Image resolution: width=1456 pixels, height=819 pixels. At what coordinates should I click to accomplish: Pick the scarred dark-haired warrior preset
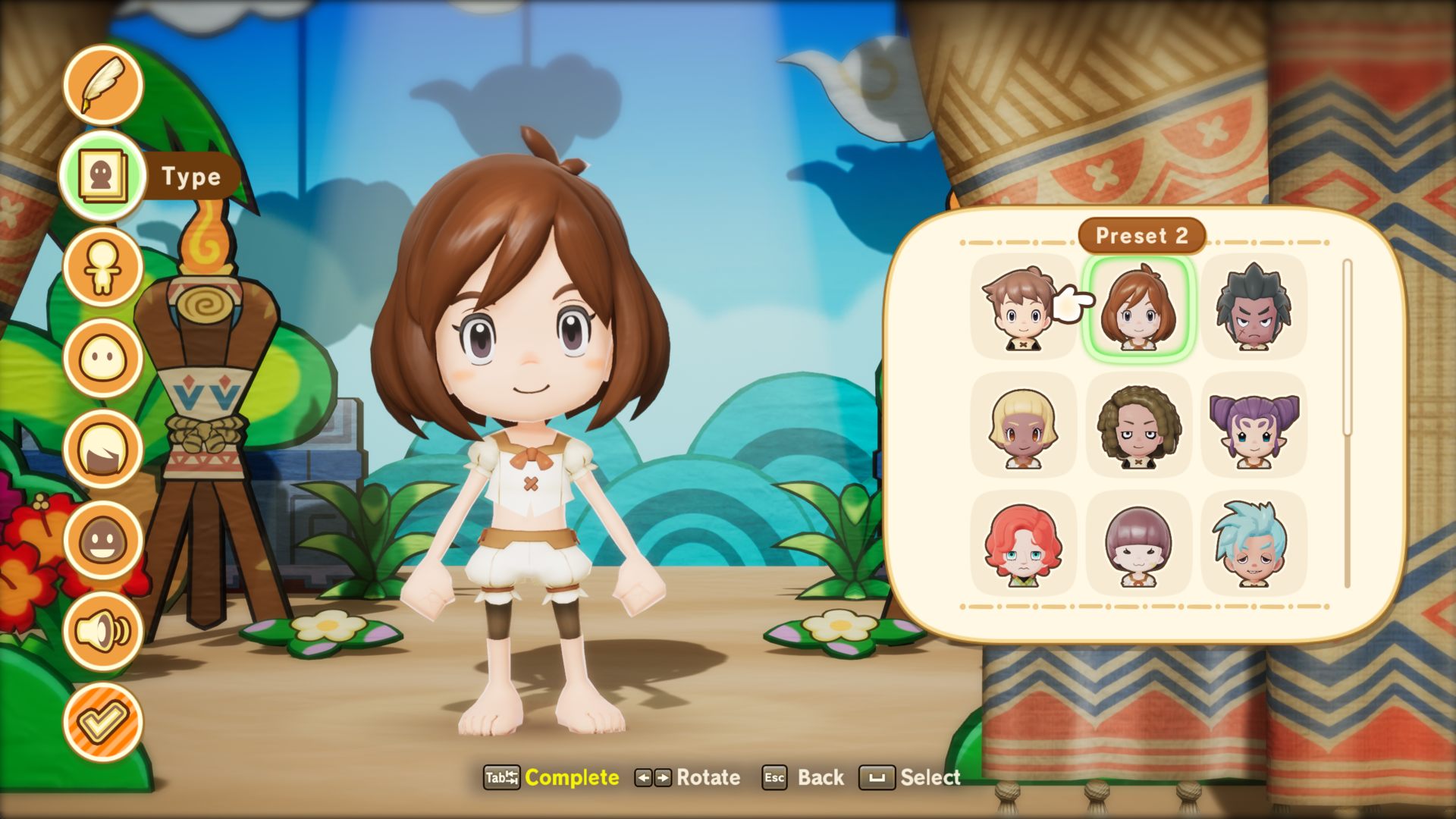pyautogui.click(x=1254, y=307)
